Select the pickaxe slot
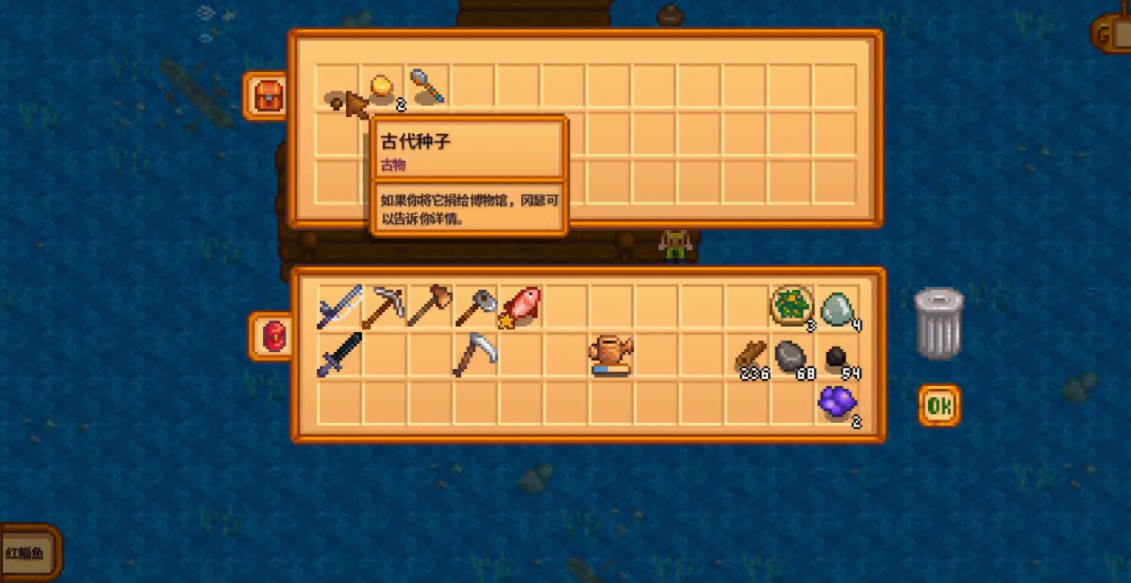The height and width of the screenshot is (583, 1131). pyautogui.click(x=383, y=308)
